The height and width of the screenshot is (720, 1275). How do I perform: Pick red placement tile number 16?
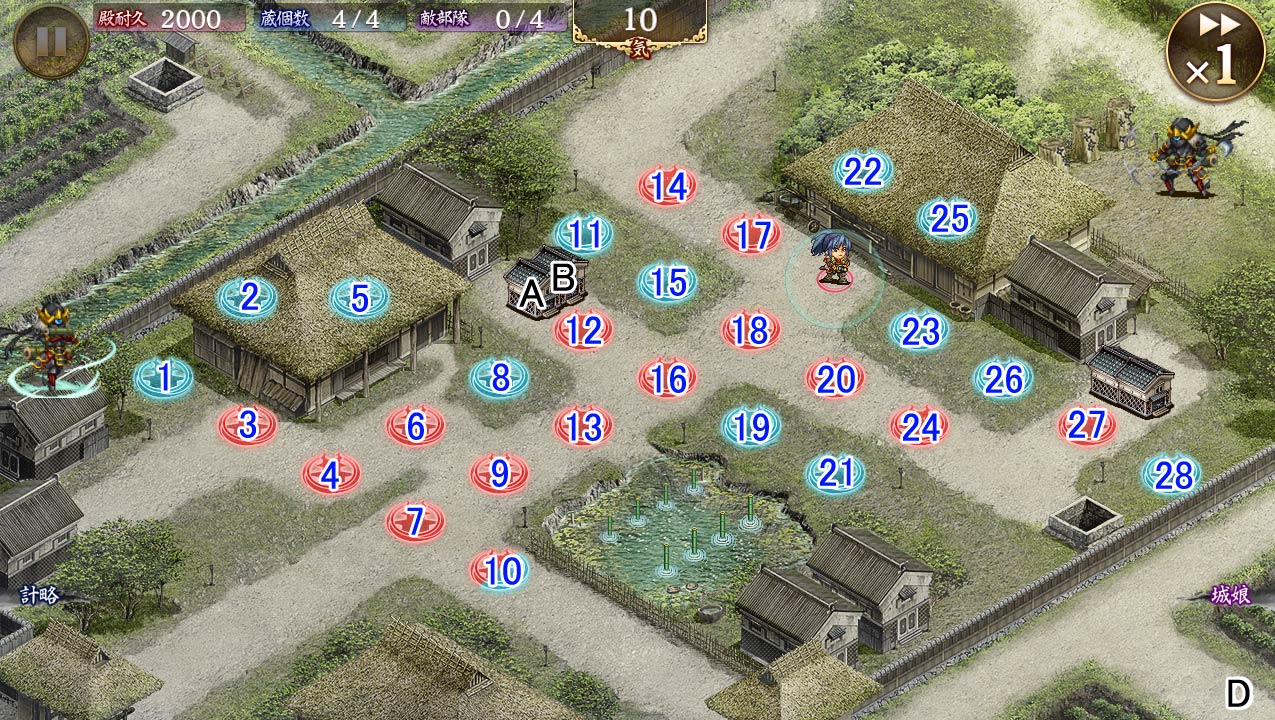click(668, 378)
